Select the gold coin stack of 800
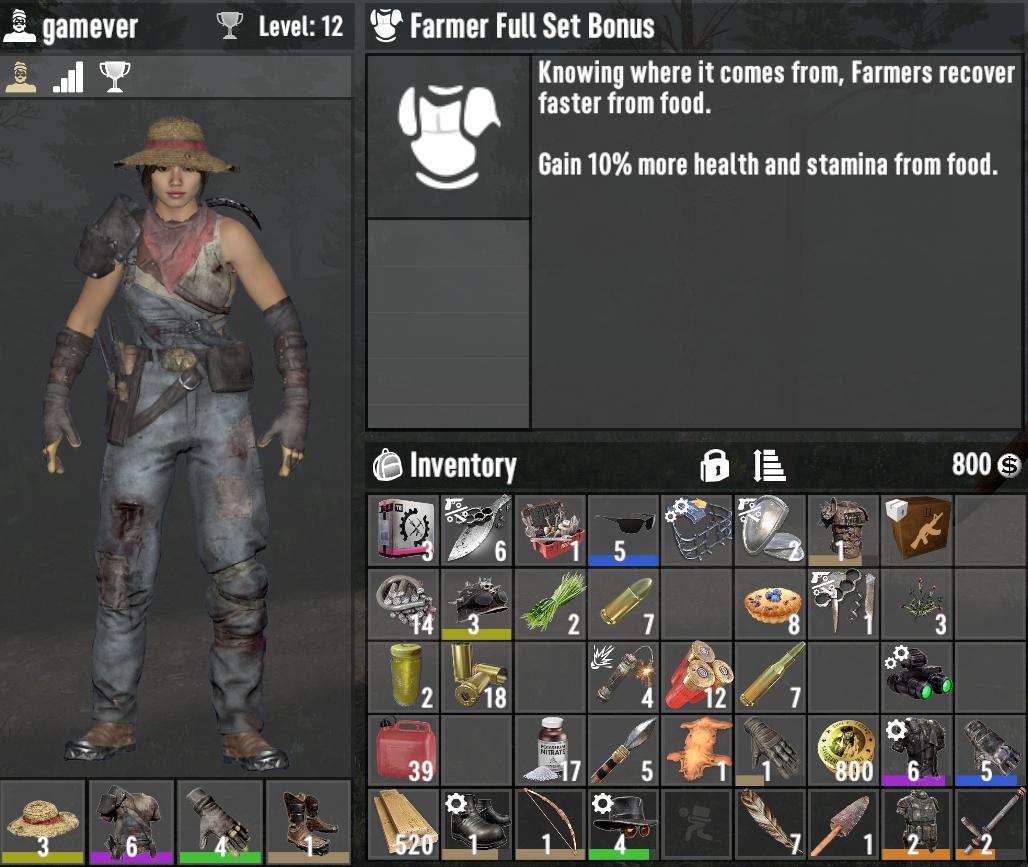The height and width of the screenshot is (867, 1028). (843, 749)
